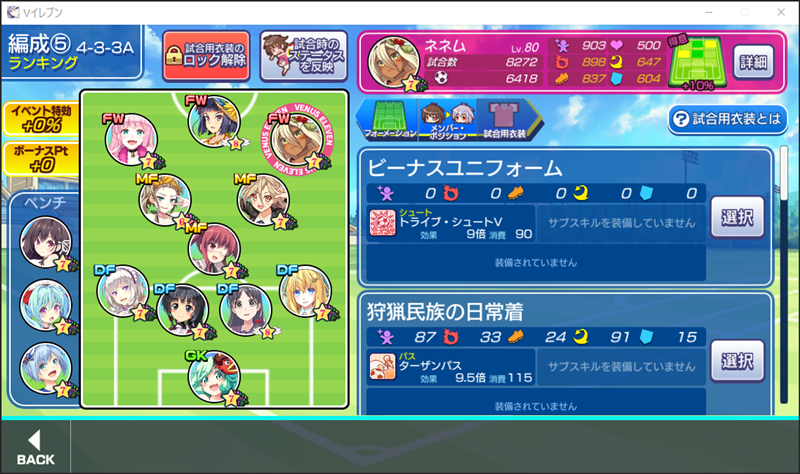This screenshot has height=474, width=800.
Task: Select the dark-haired top FW player
Action: pos(213,122)
